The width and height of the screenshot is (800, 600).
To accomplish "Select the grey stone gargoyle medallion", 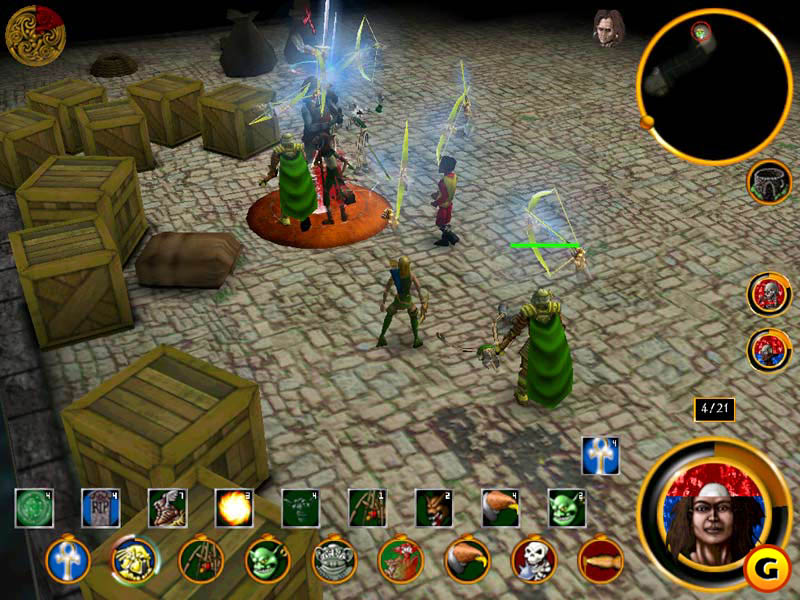I will coord(334,560).
